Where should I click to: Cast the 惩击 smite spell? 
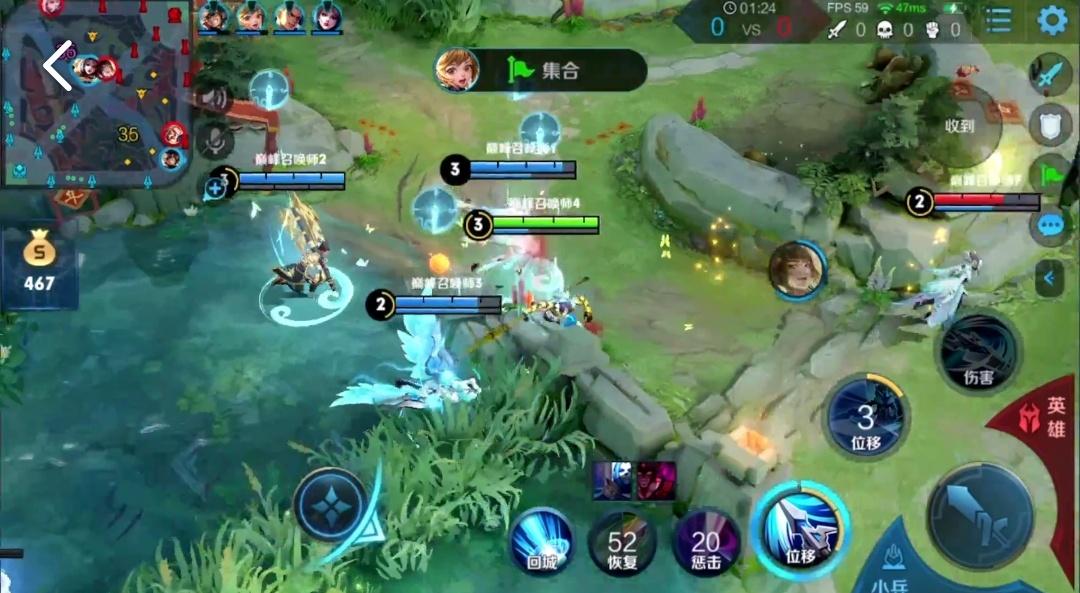pos(706,543)
